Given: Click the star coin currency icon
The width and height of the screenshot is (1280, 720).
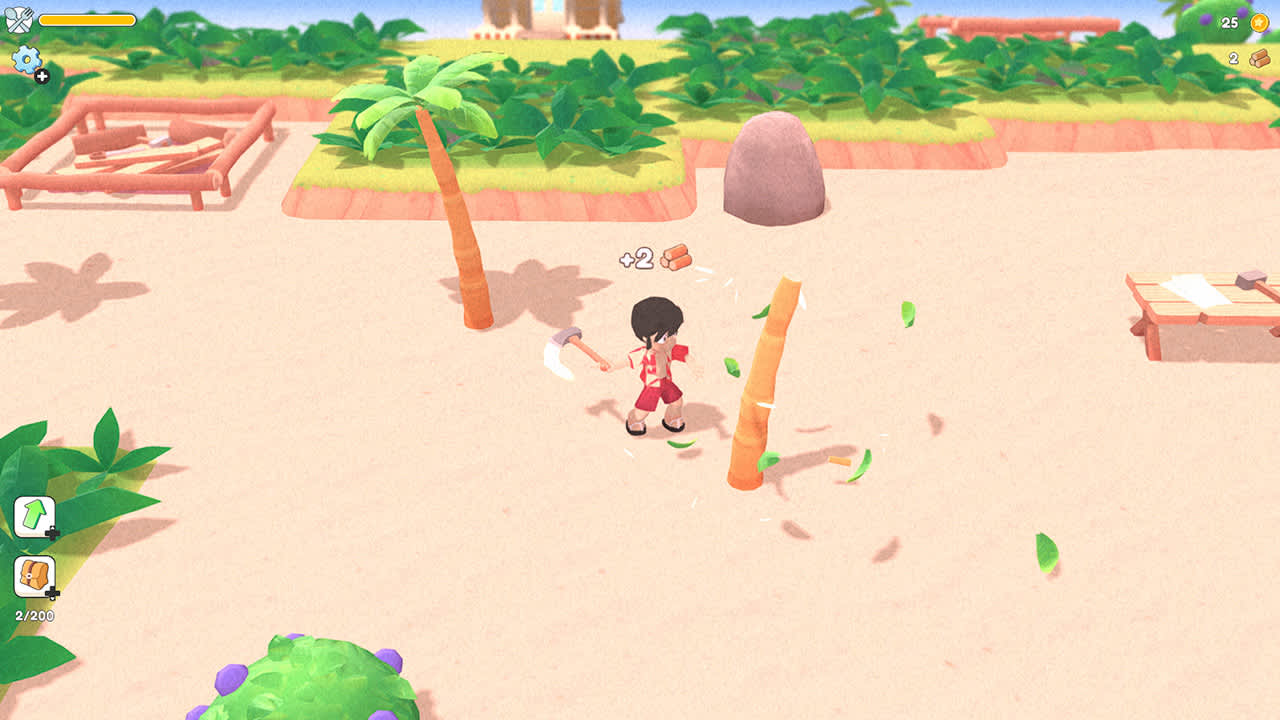Looking at the screenshot, I should click(x=1258, y=23).
